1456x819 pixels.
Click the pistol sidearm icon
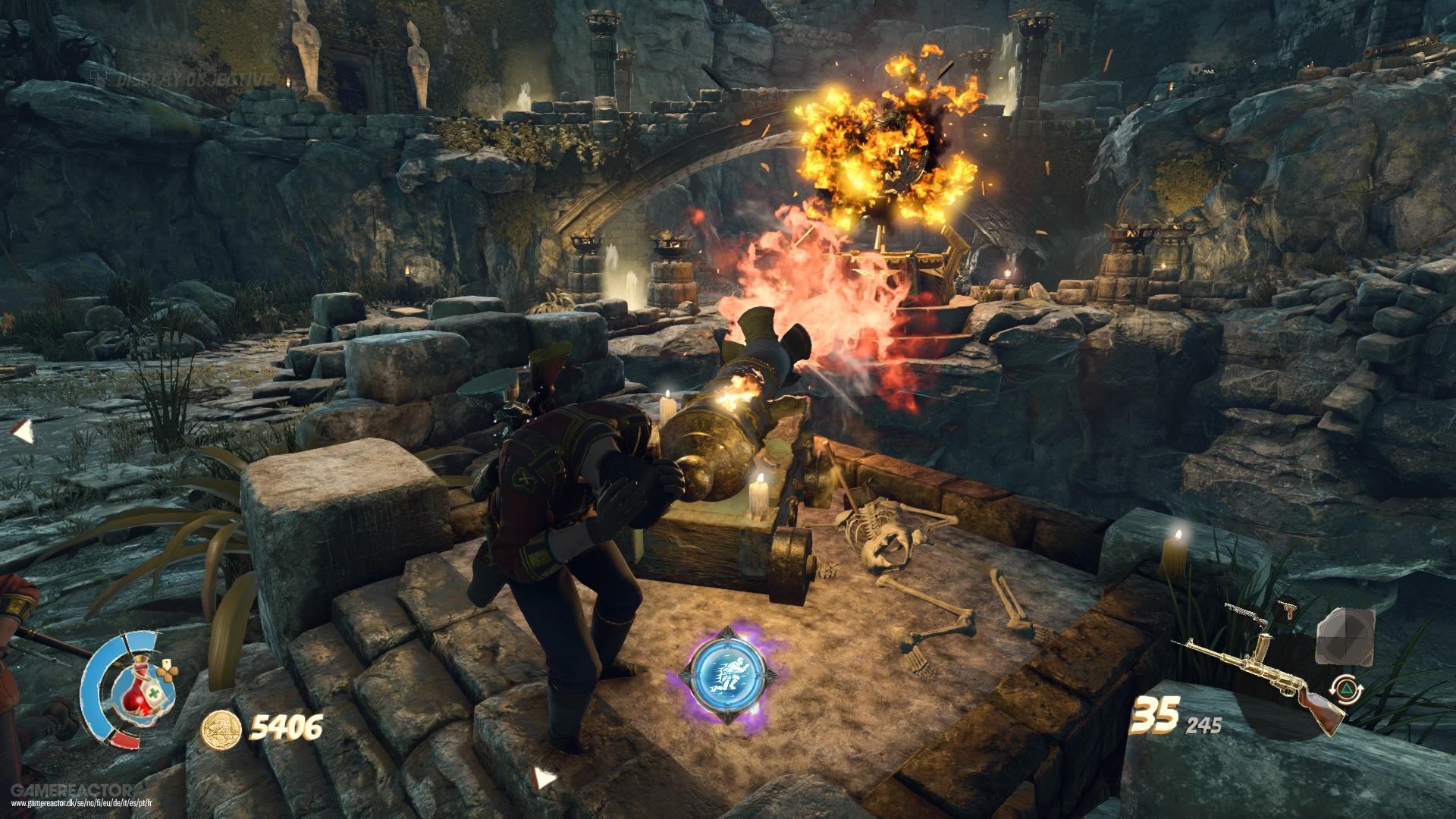(1288, 607)
